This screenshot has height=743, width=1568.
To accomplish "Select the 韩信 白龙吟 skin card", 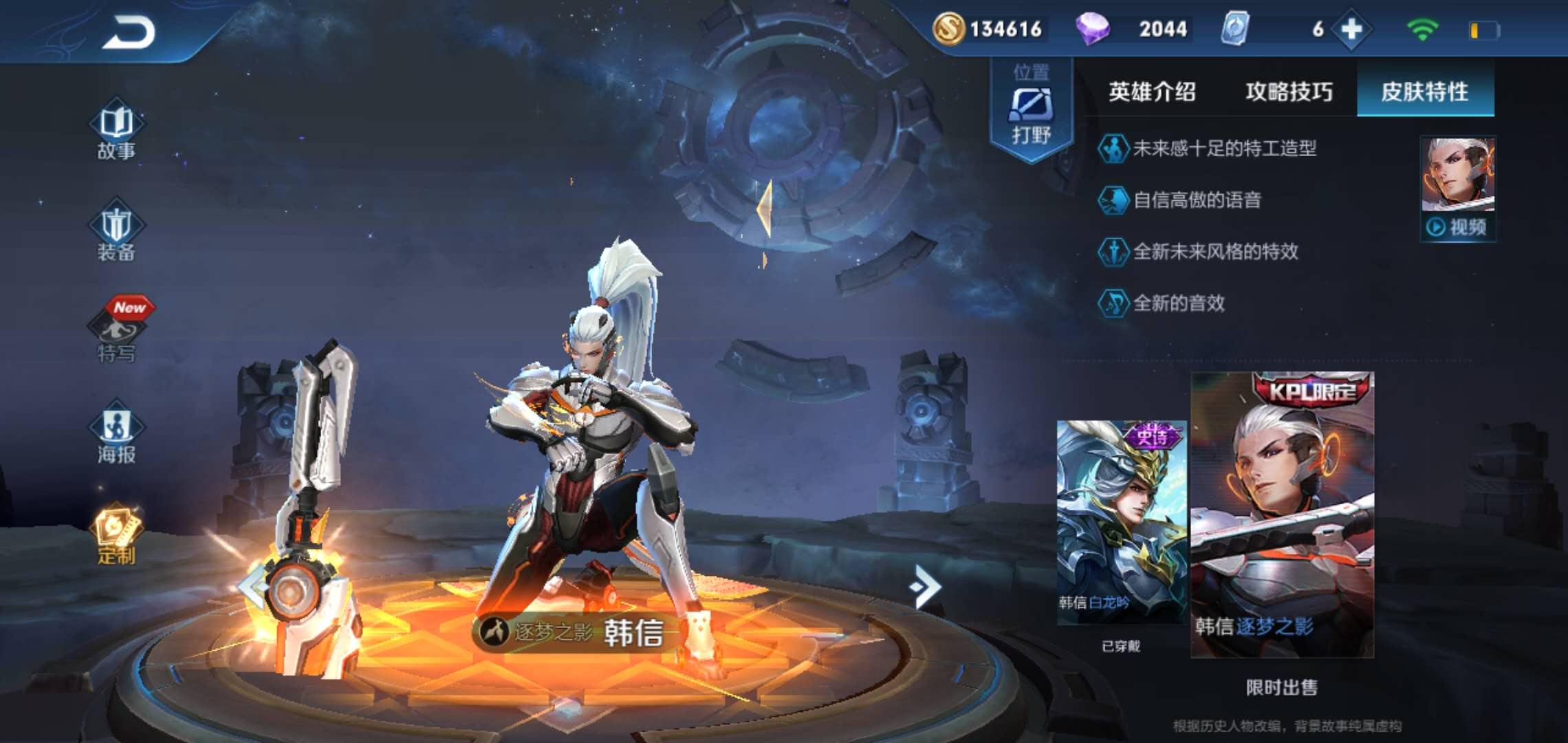I will pyautogui.click(x=1122, y=521).
